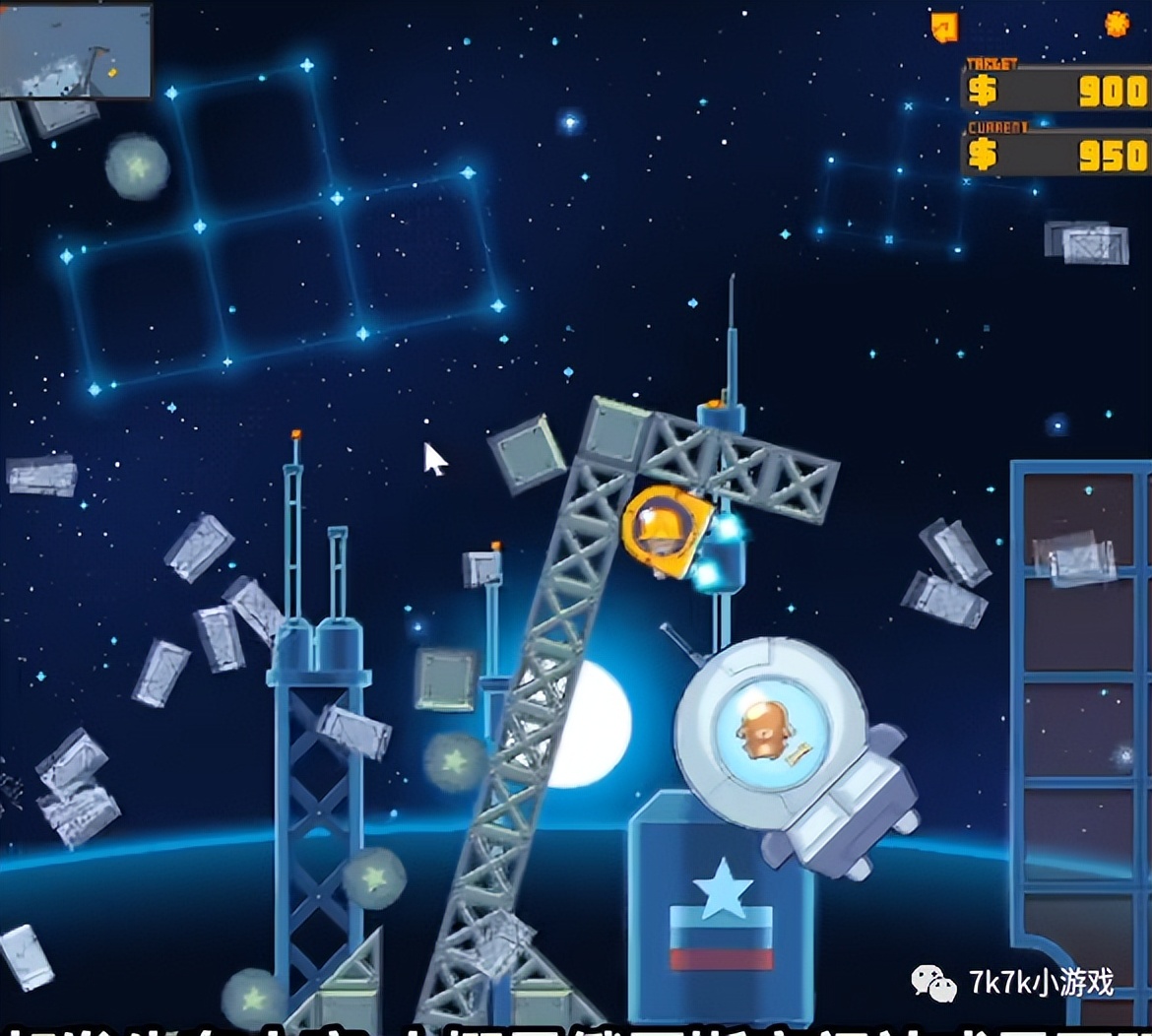Click the level overview minimap
The image size is (1152, 1036).
(x=76, y=50)
